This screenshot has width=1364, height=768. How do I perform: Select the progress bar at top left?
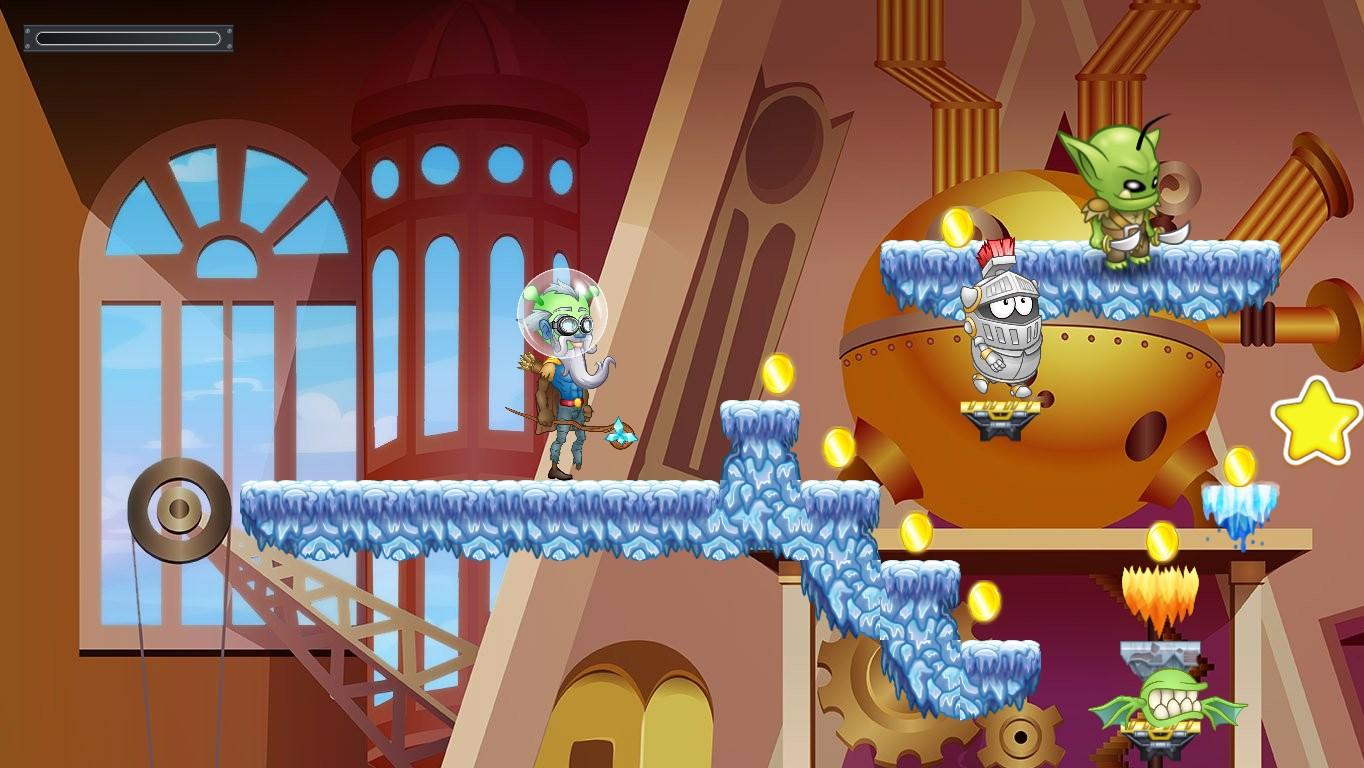point(128,37)
